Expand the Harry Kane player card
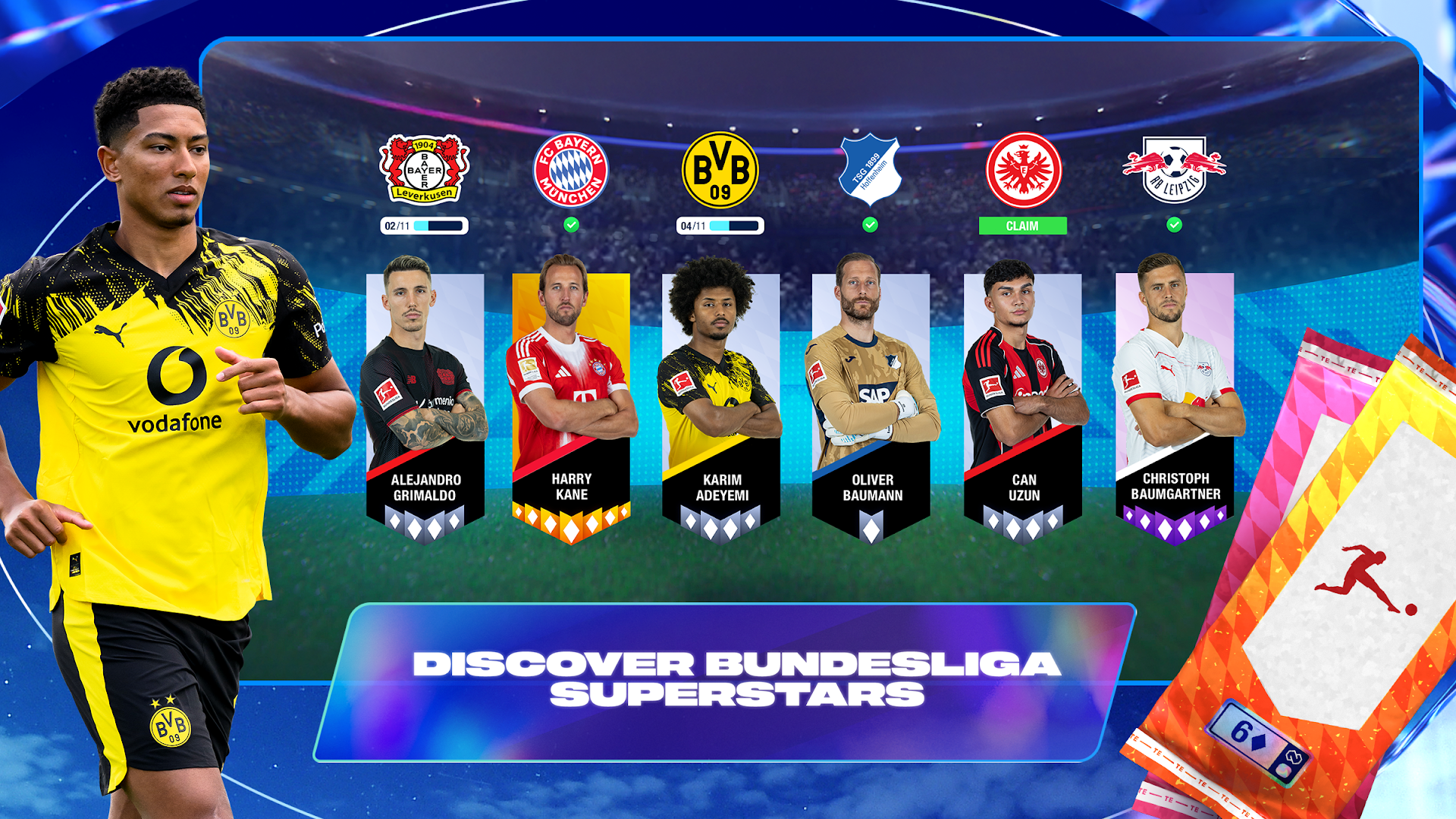The width and height of the screenshot is (1456, 819). click(x=571, y=394)
